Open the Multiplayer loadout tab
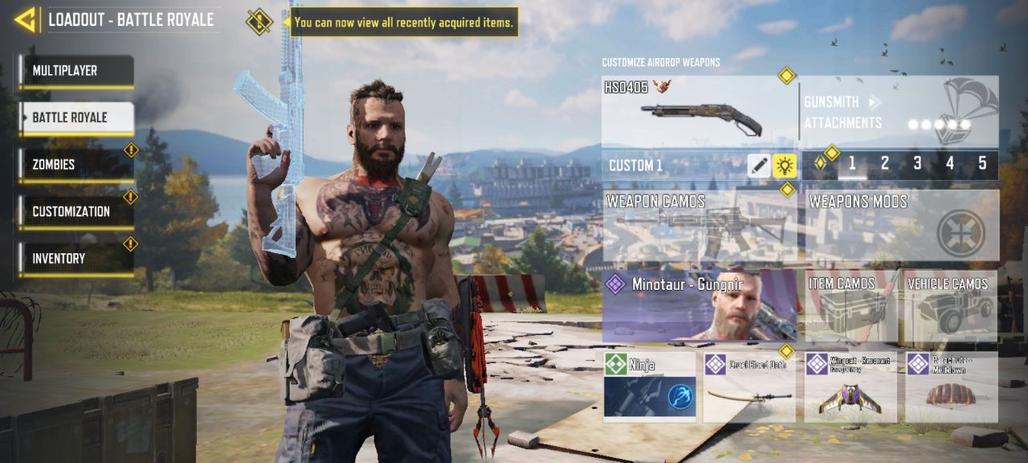This screenshot has height=463, width=1028. click(x=76, y=71)
